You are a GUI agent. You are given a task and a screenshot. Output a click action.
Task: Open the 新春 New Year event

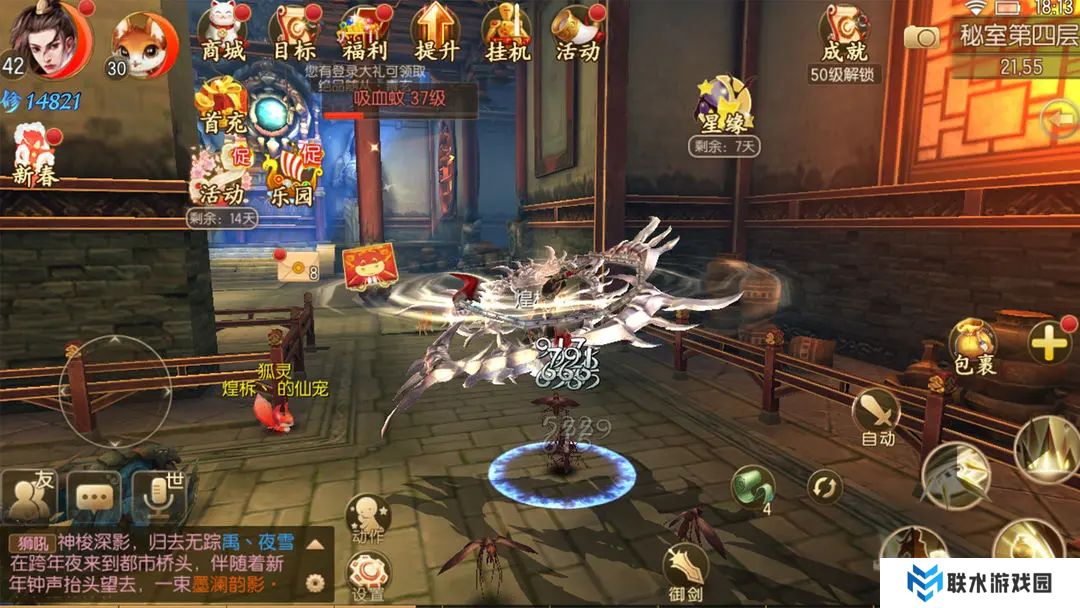[x=37, y=155]
